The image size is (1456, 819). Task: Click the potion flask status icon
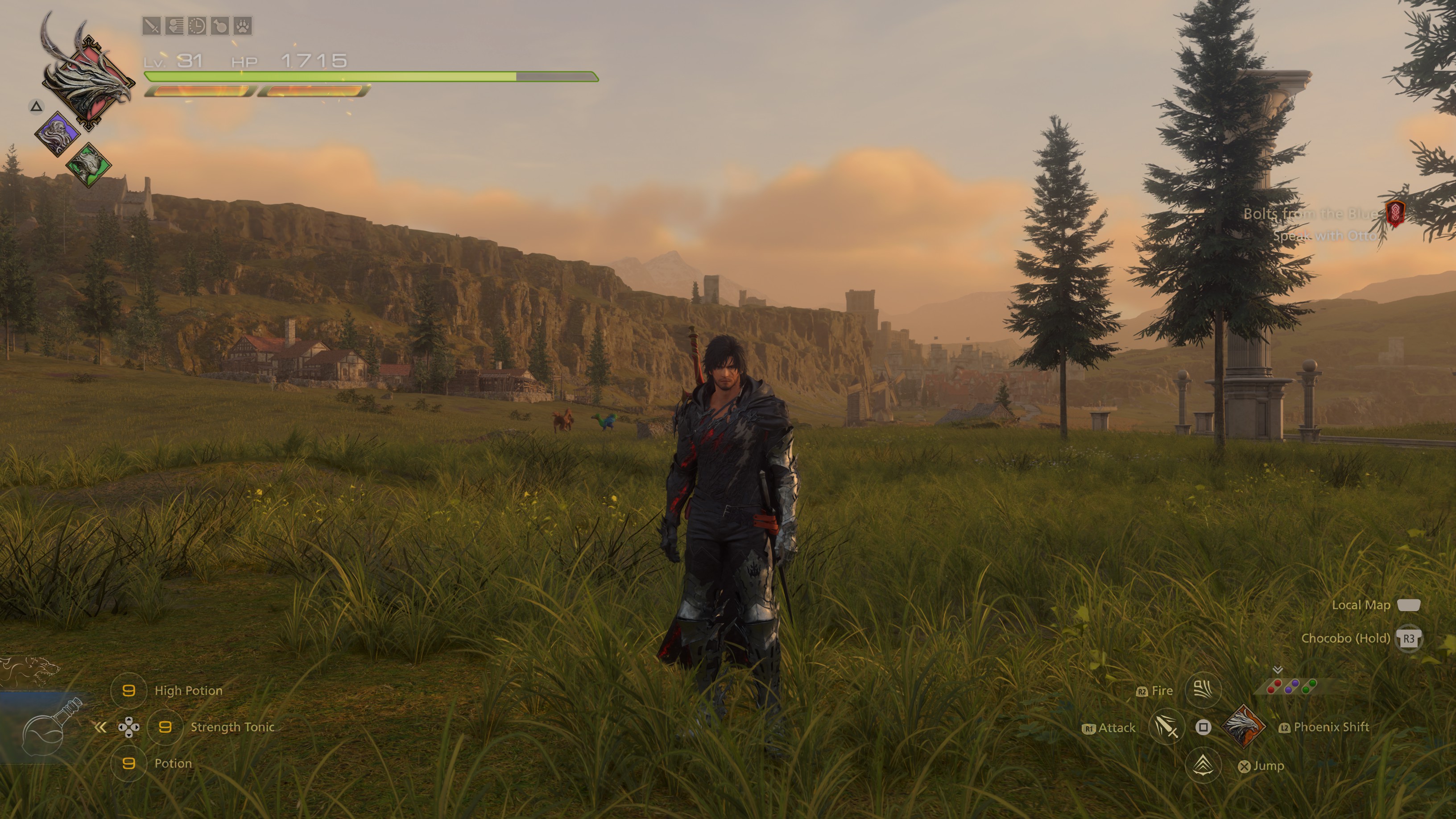click(220, 26)
